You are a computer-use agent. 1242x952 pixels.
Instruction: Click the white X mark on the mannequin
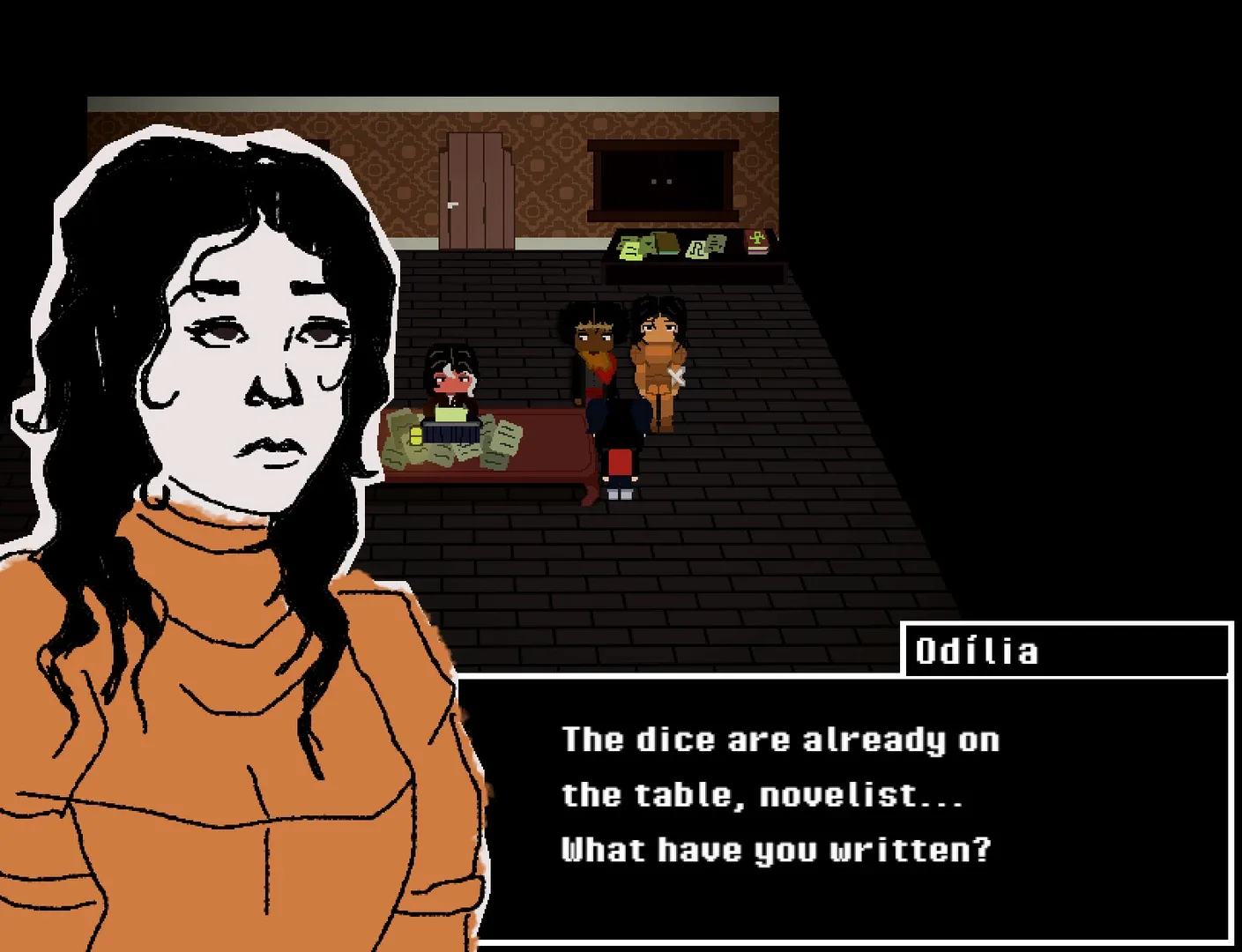[x=677, y=375]
